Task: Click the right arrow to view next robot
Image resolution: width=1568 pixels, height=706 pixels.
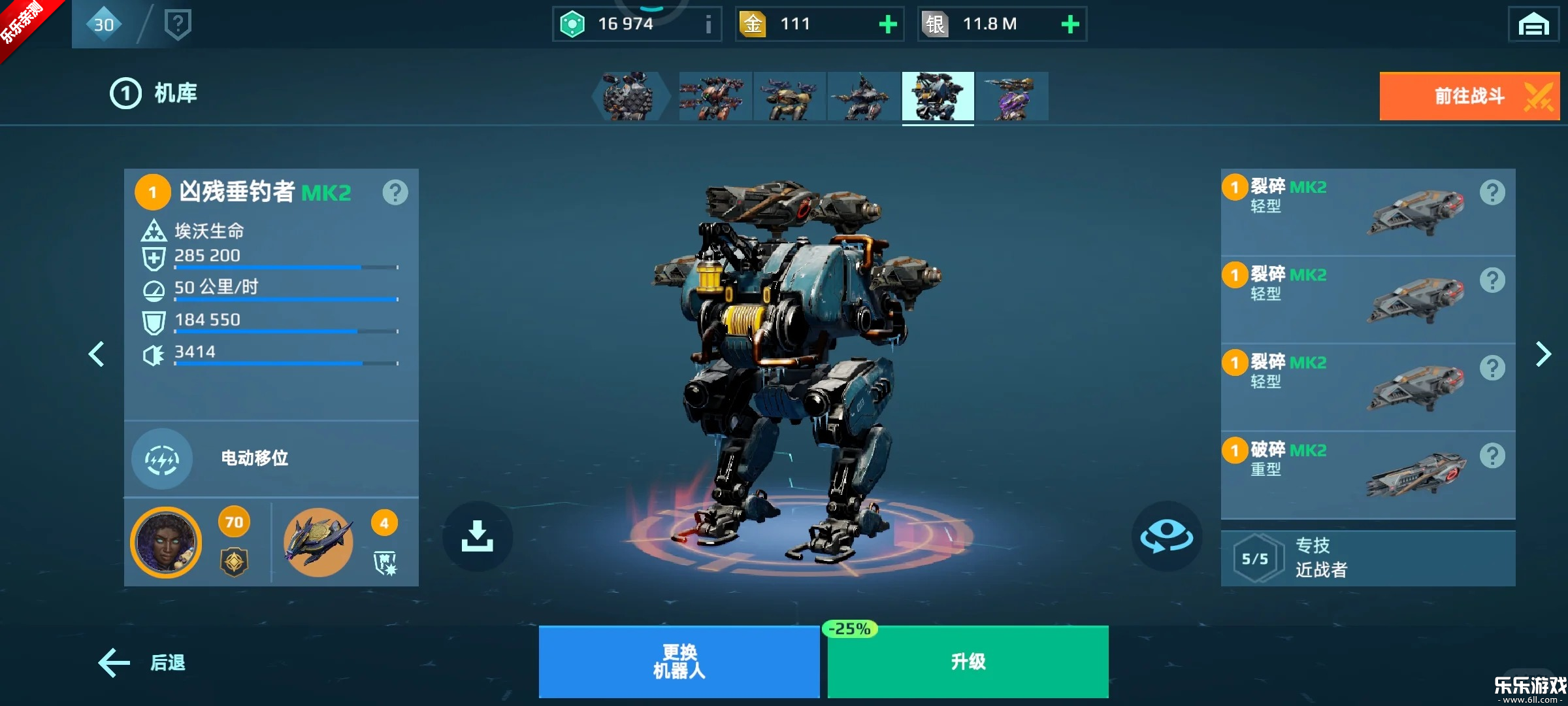Action: click(1543, 354)
